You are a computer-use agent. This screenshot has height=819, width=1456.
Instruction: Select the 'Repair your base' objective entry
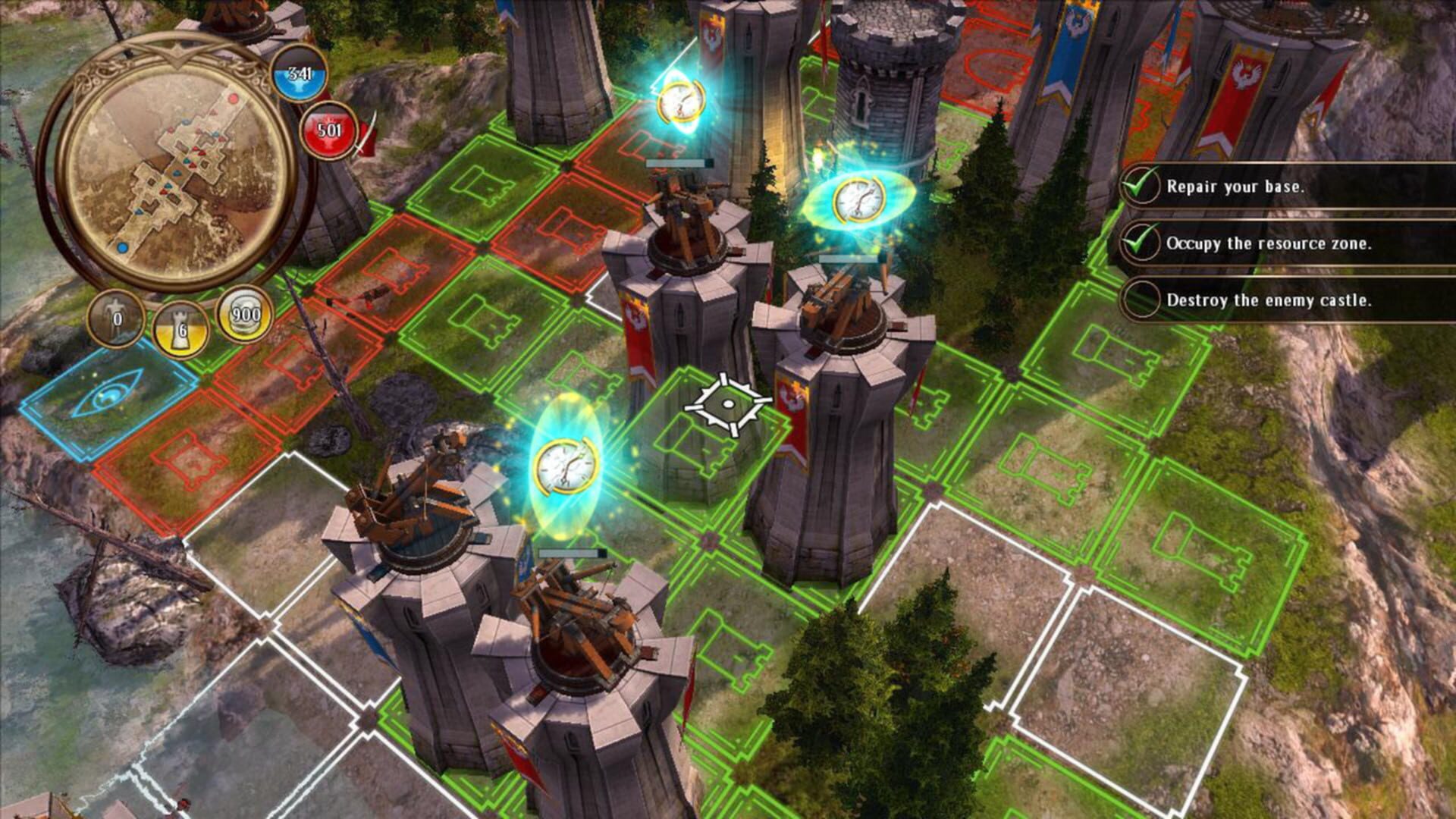point(1235,186)
